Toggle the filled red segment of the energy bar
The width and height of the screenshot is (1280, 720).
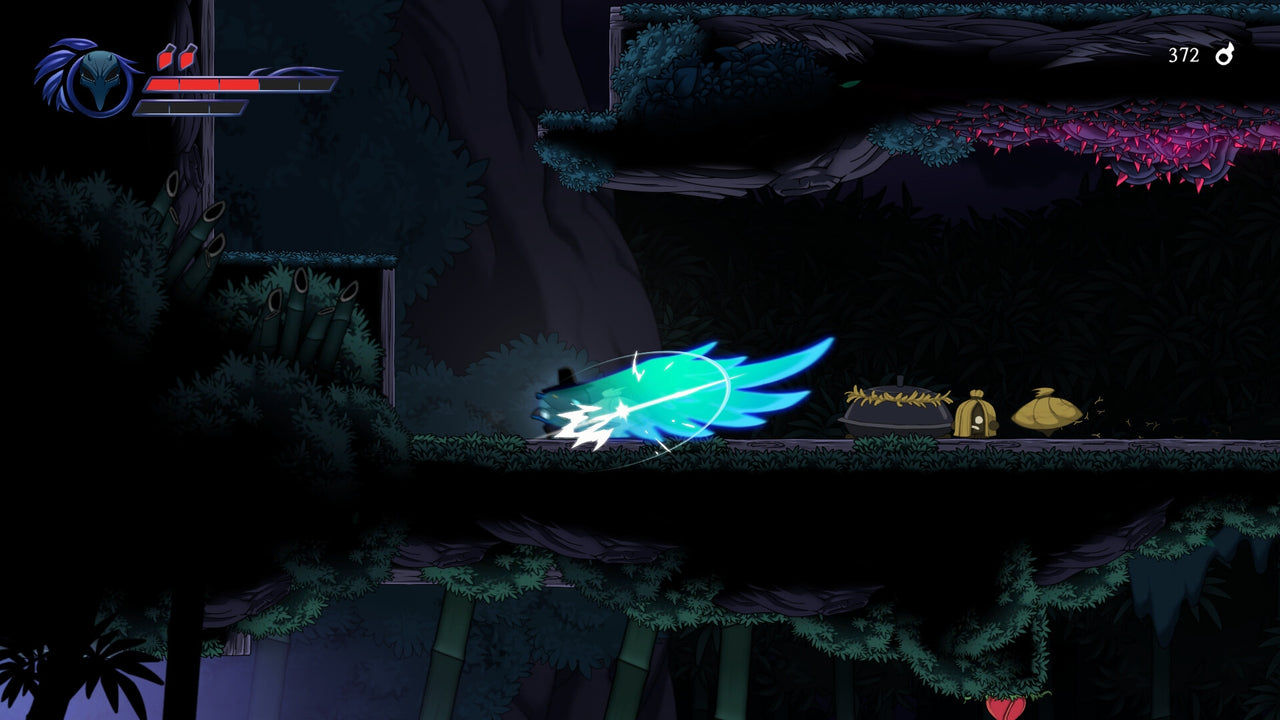pyautogui.click(x=200, y=84)
